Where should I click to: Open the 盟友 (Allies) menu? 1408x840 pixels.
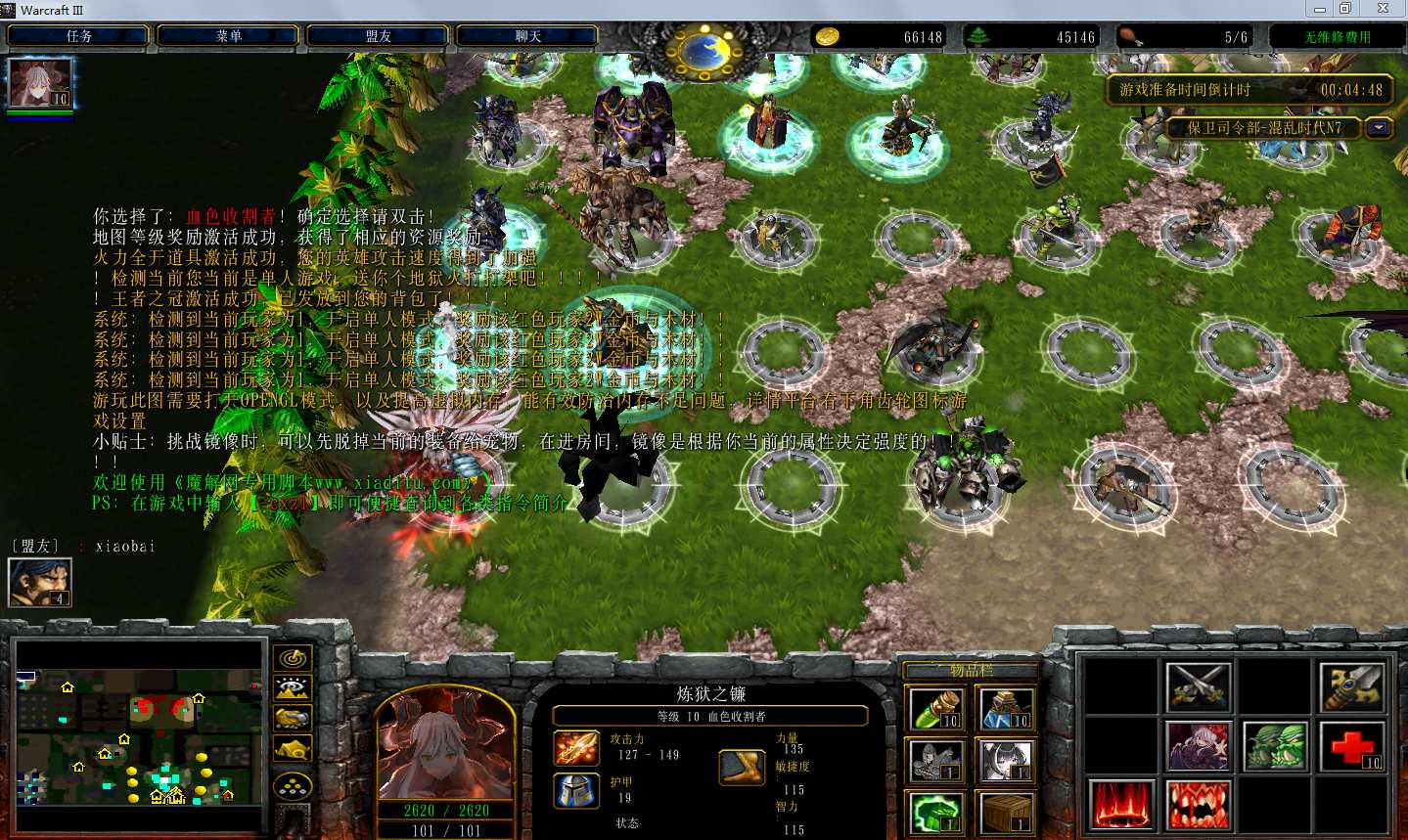tap(378, 36)
